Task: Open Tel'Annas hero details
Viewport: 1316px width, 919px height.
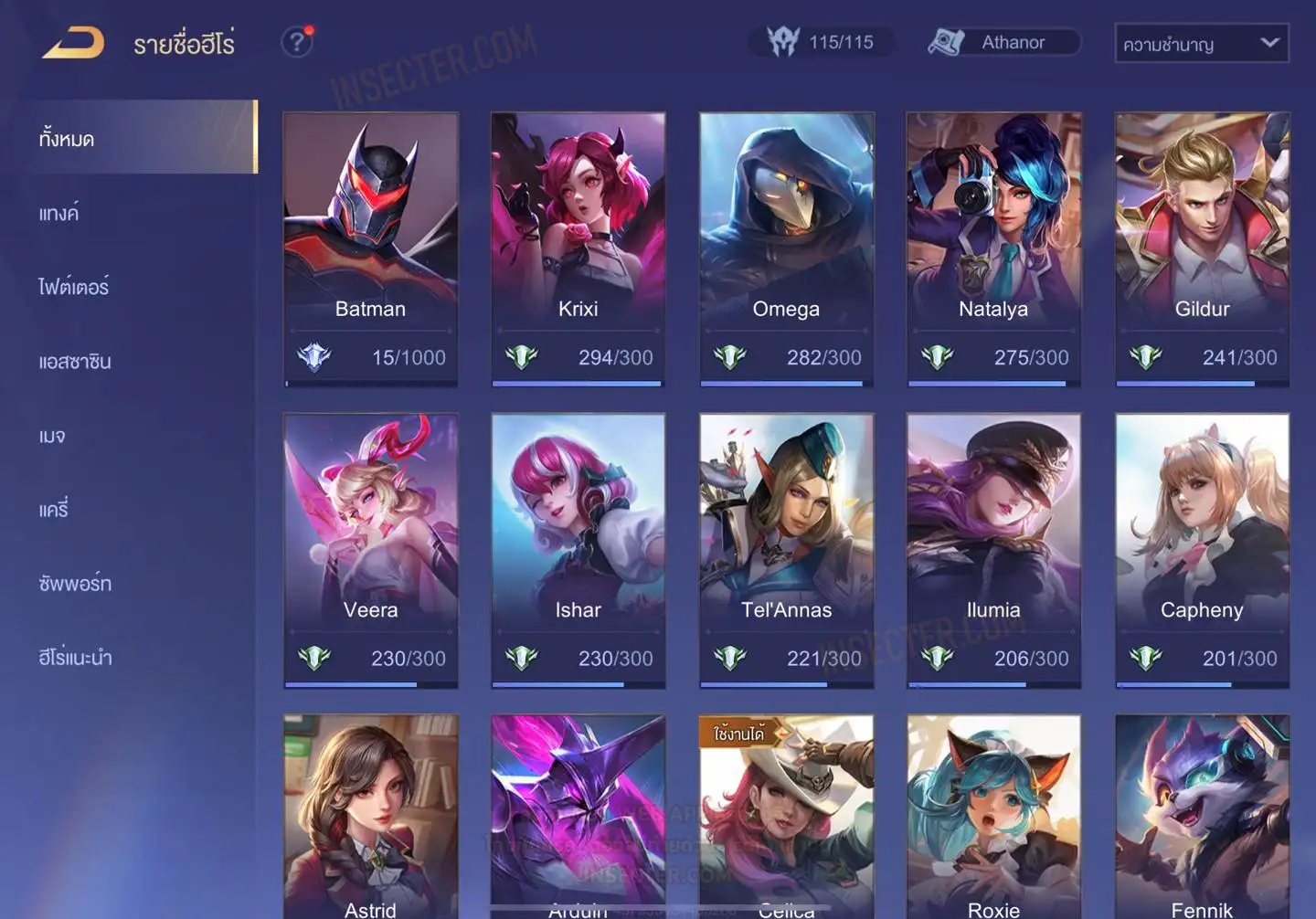Action: 786,550
